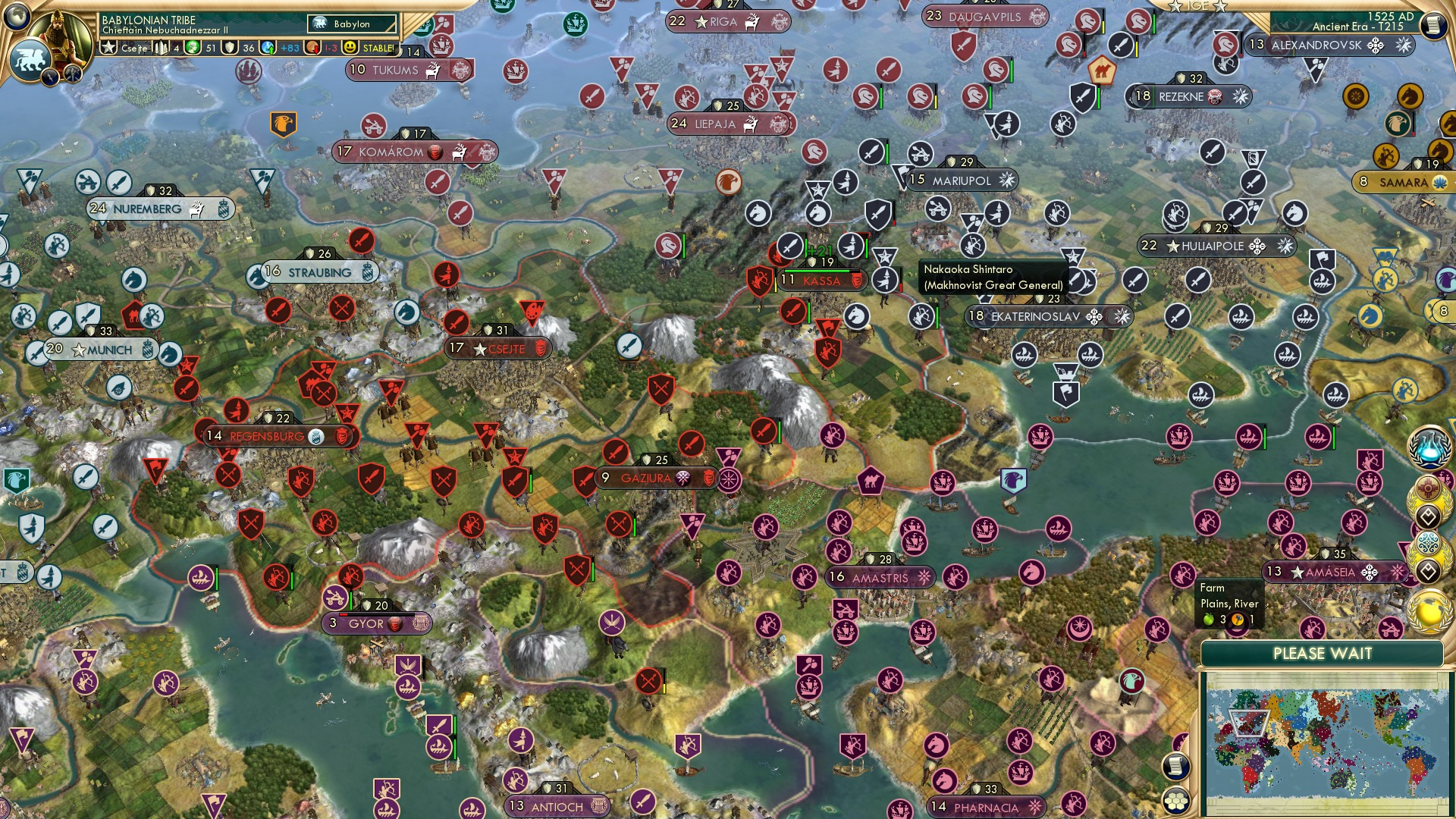The height and width of the screenshot is (819, 1456).
Task: Click the blue globe icon showing +83
Action: point(269,47)
